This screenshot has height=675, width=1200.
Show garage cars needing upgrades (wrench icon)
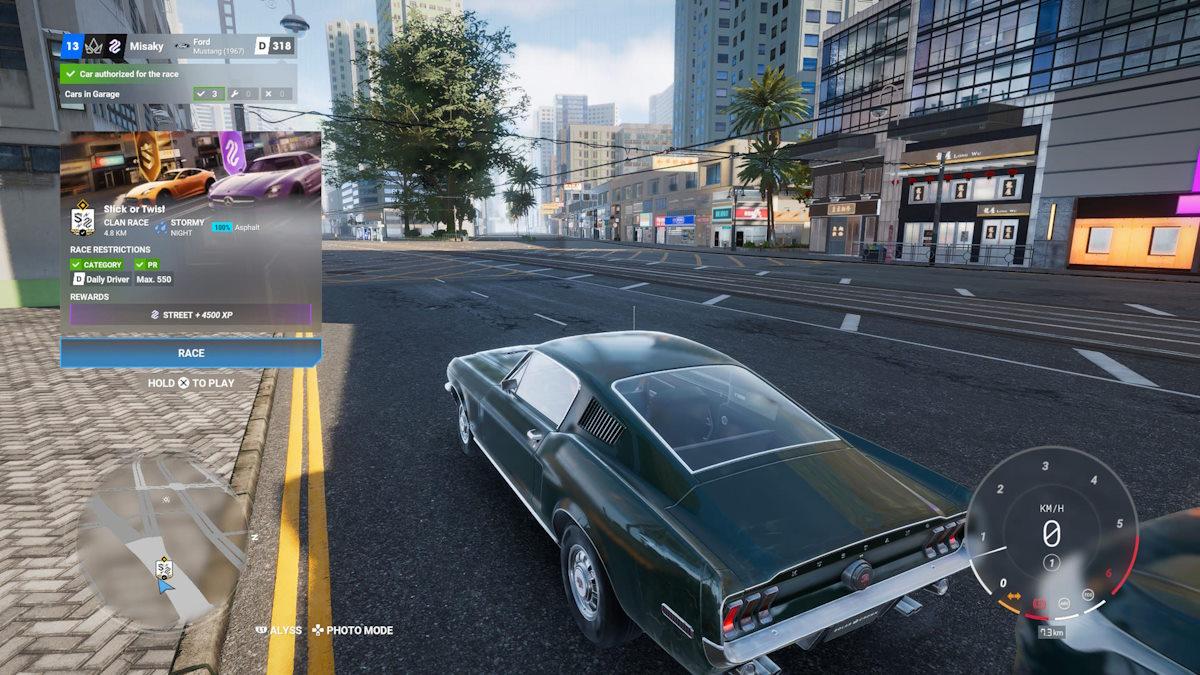244,94
